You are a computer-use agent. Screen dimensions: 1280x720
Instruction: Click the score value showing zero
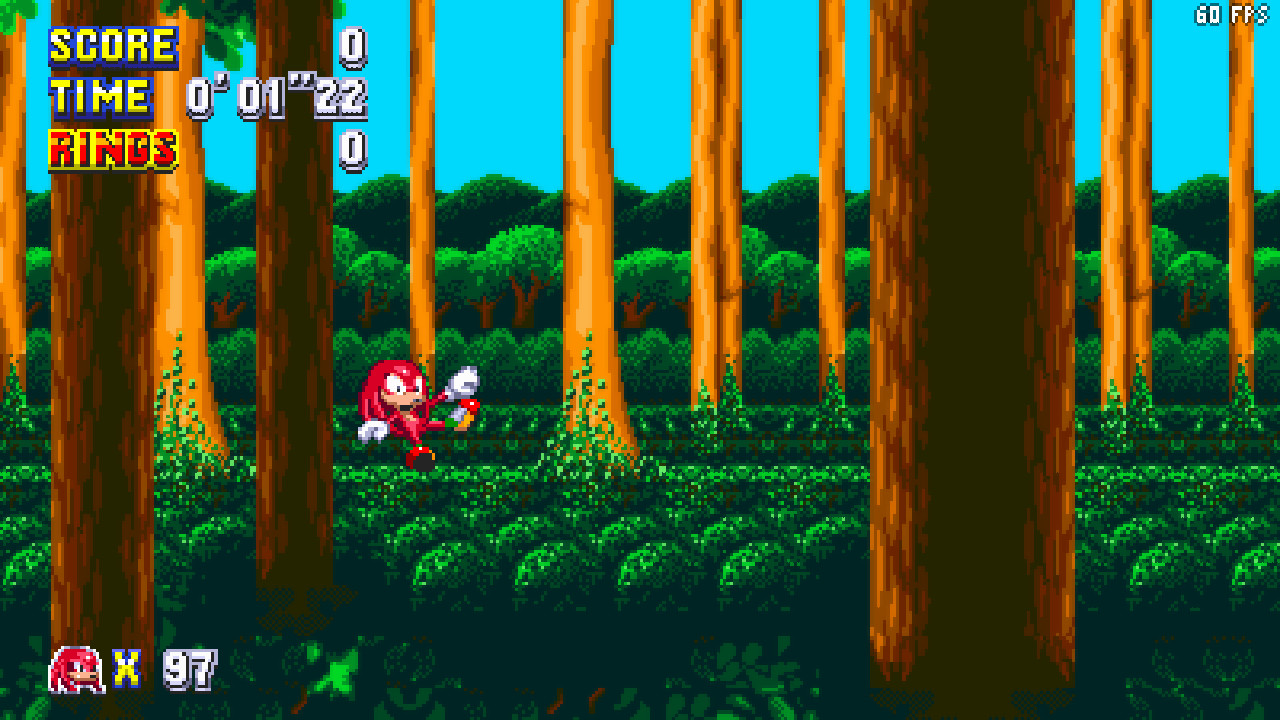click(x=352, y=45)
